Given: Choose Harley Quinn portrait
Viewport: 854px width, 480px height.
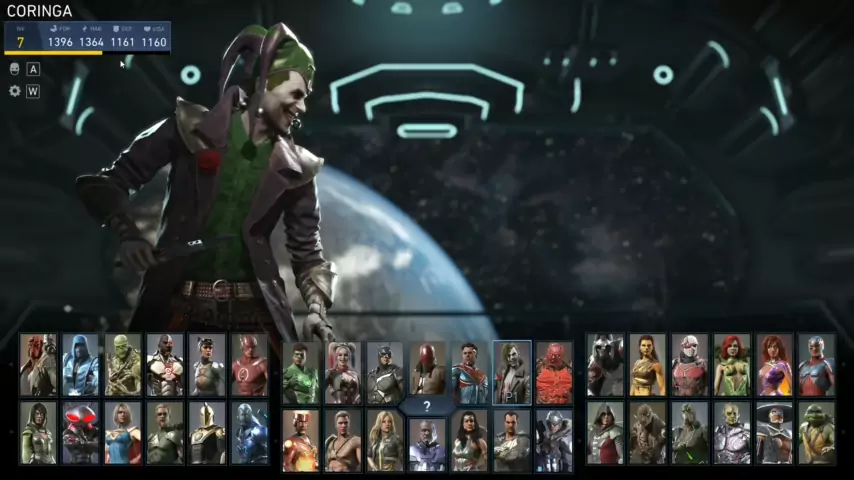Looking at the screenshot, I should 343,373.
